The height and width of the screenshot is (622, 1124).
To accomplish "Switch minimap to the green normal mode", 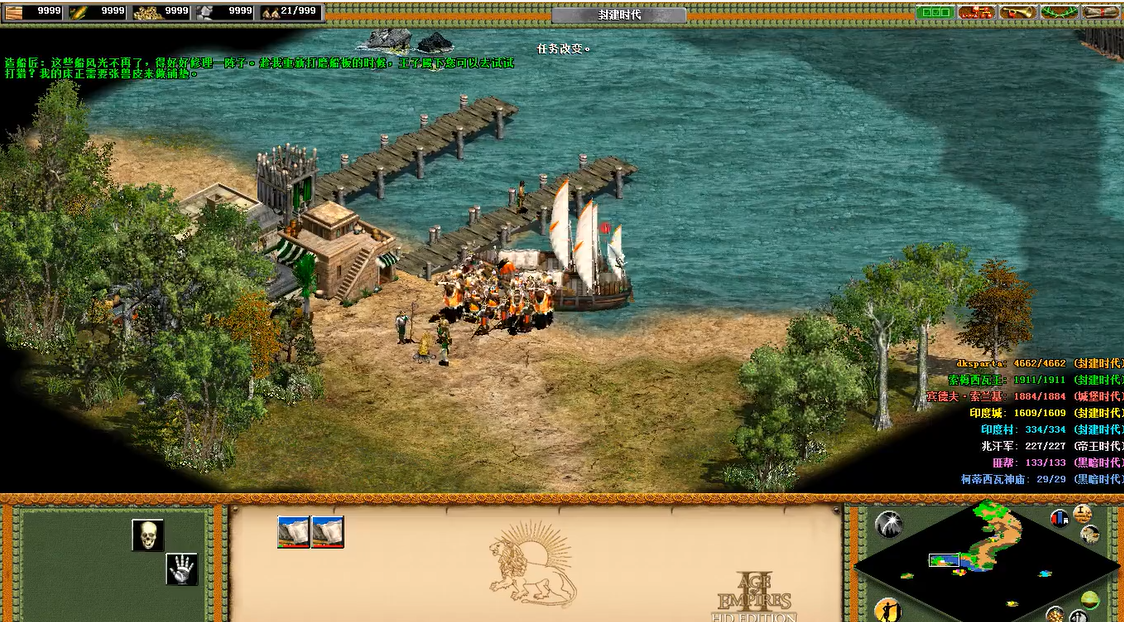I will pyautogui.click(x=1089, y=599).
